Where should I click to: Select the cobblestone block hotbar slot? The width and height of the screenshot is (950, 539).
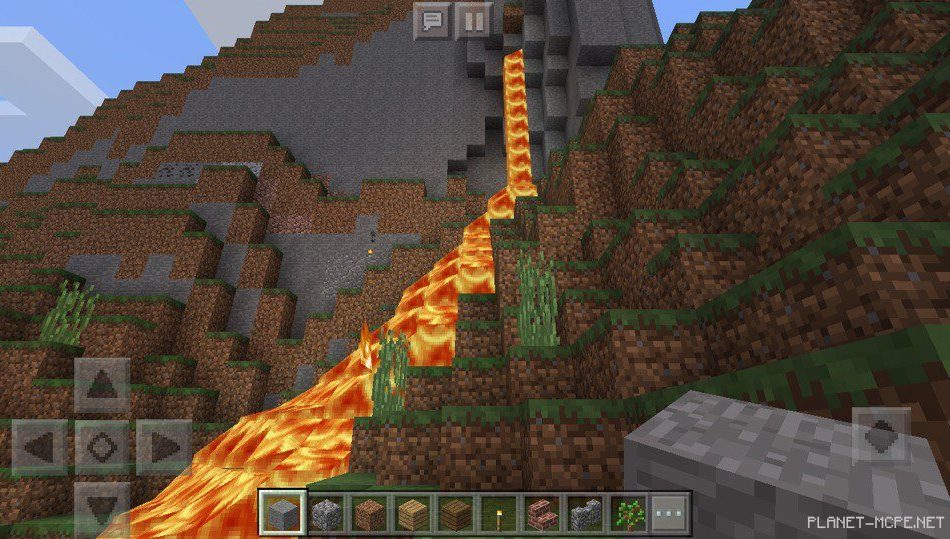tap(325, 513)
